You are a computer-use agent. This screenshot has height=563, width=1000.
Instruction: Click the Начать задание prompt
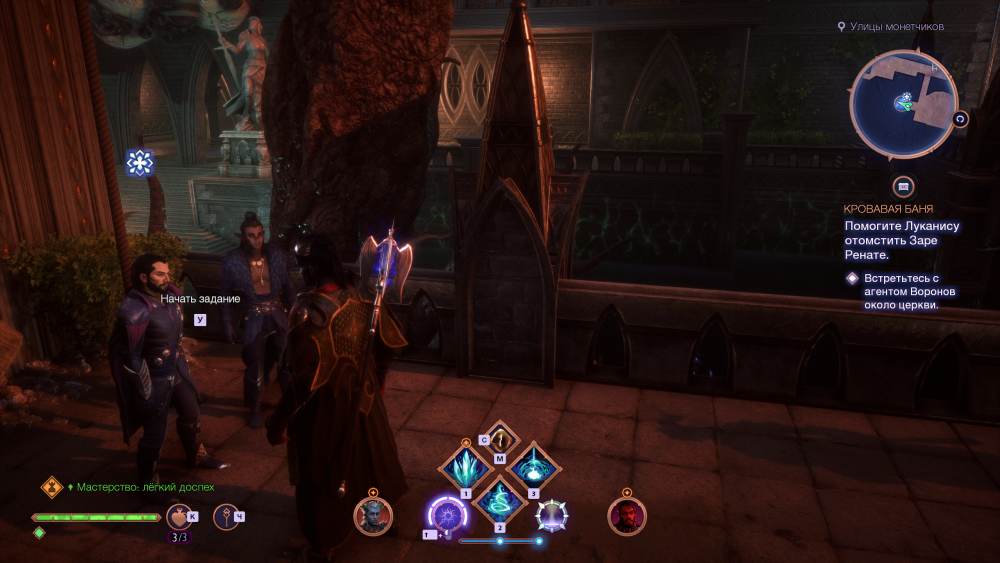click(200, 299)
